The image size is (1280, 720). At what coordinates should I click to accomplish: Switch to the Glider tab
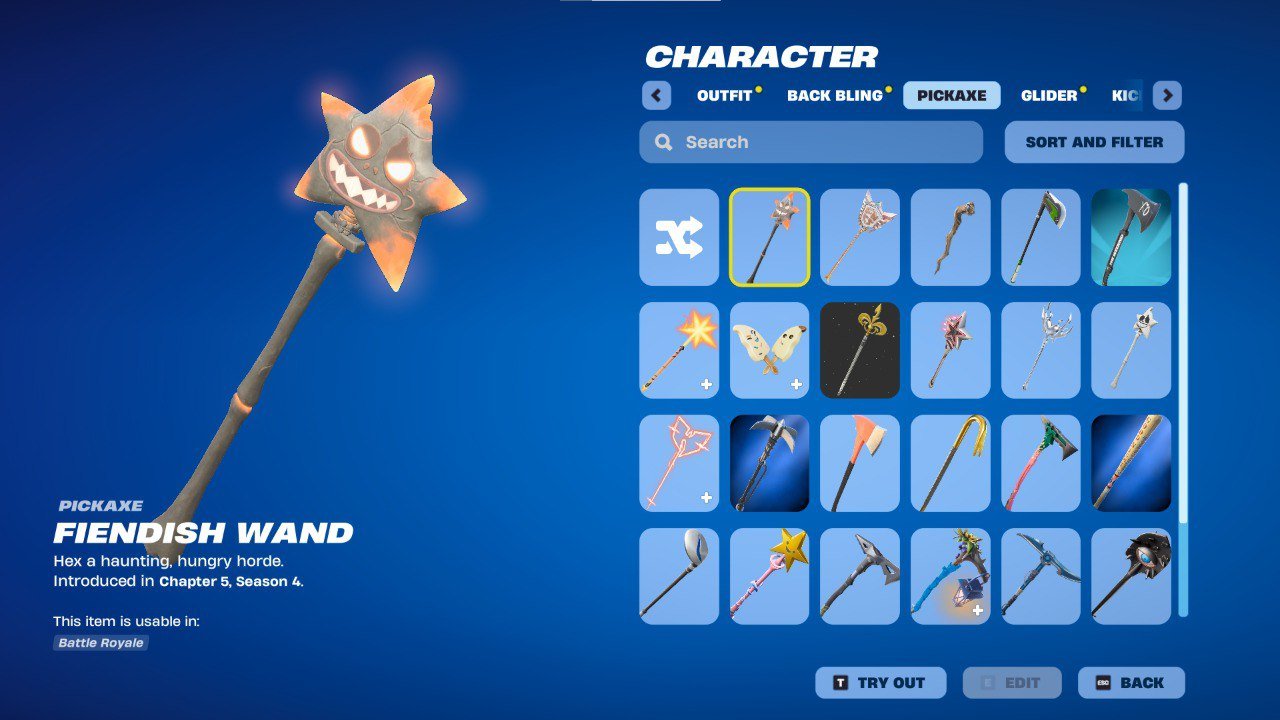click(x=1050, y=95)
